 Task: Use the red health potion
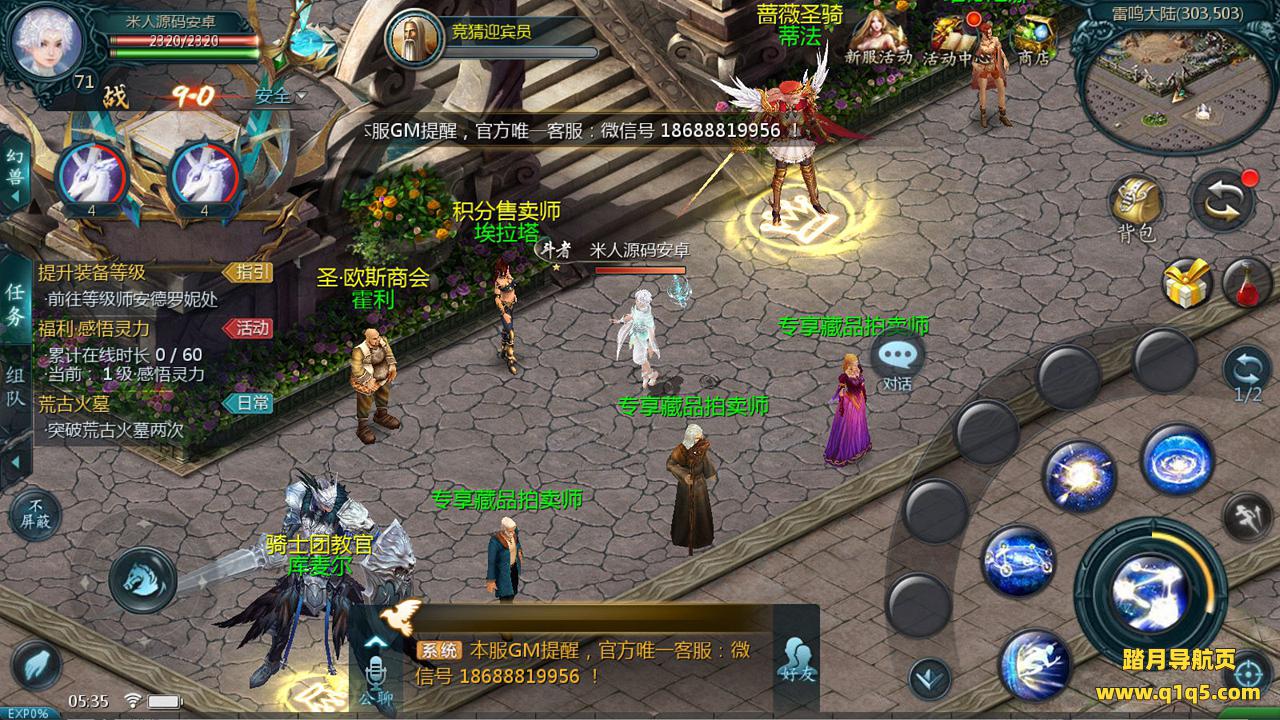click(1246, 283)
